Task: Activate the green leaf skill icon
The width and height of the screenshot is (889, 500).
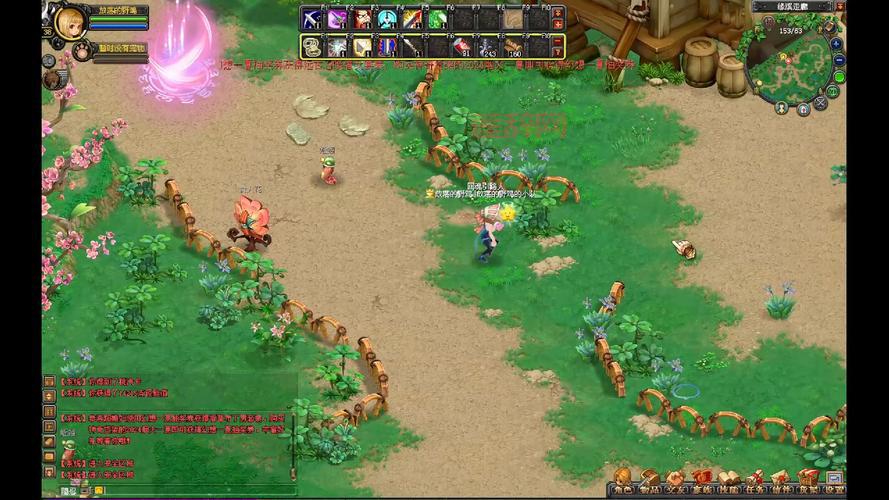Action: pyautogui.click(x=437, y=19)
